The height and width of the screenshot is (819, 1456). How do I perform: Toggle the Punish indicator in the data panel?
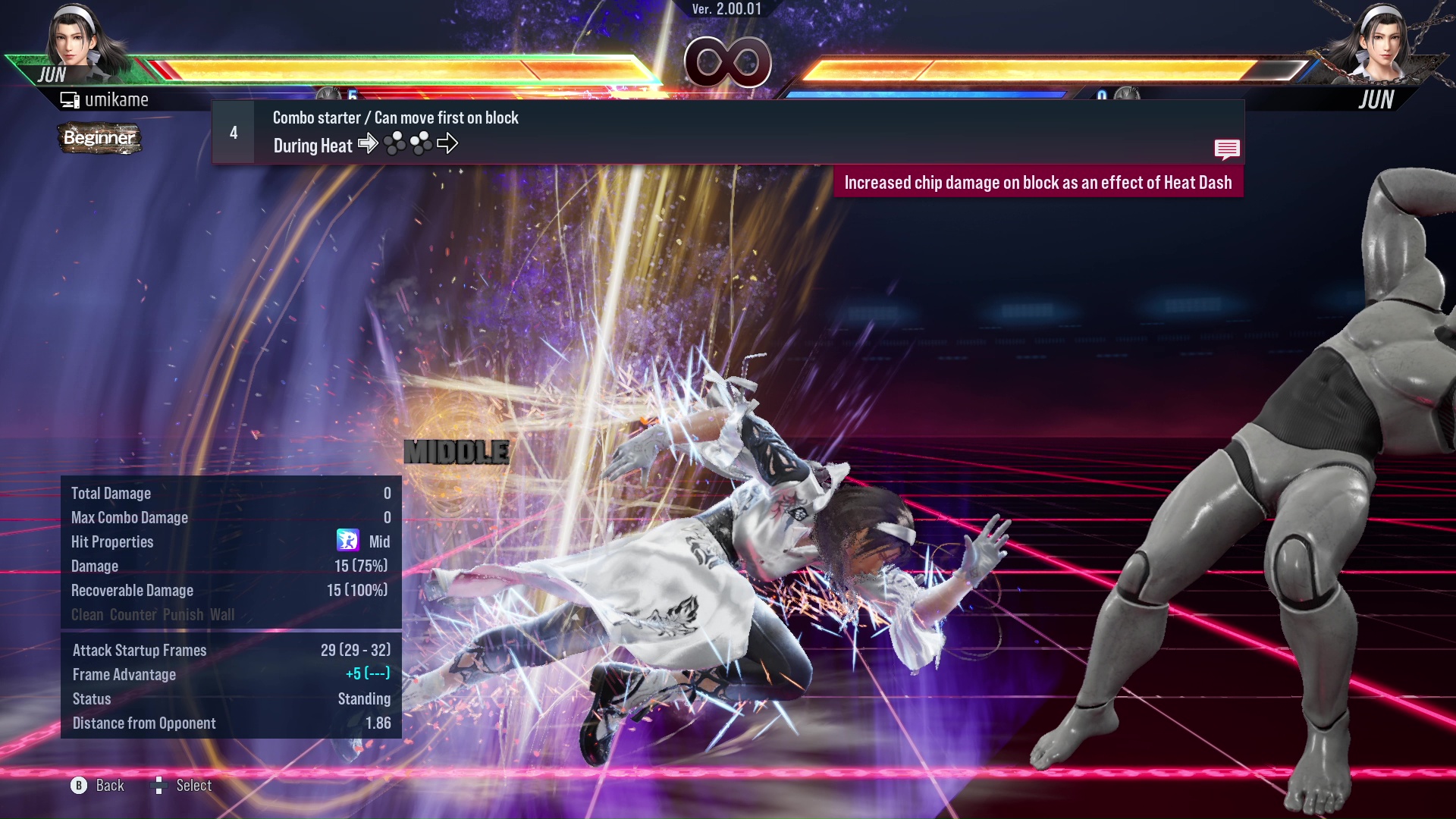click(182, 615)
